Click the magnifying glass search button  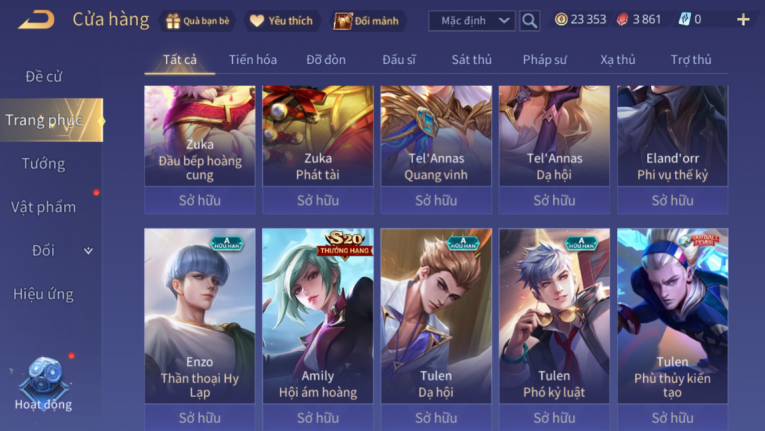(530, 20)
